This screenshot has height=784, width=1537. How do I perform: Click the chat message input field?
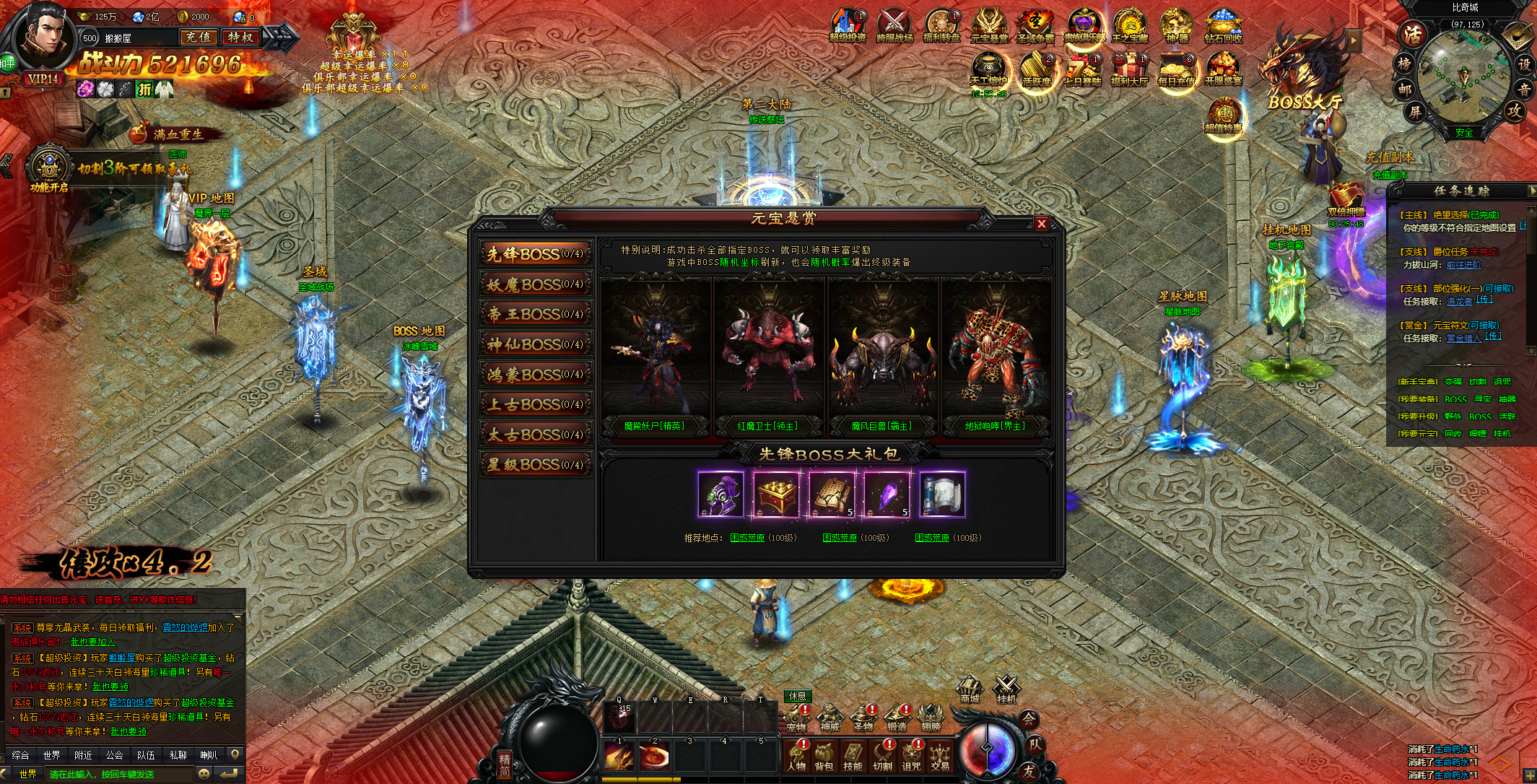point(119,774)
